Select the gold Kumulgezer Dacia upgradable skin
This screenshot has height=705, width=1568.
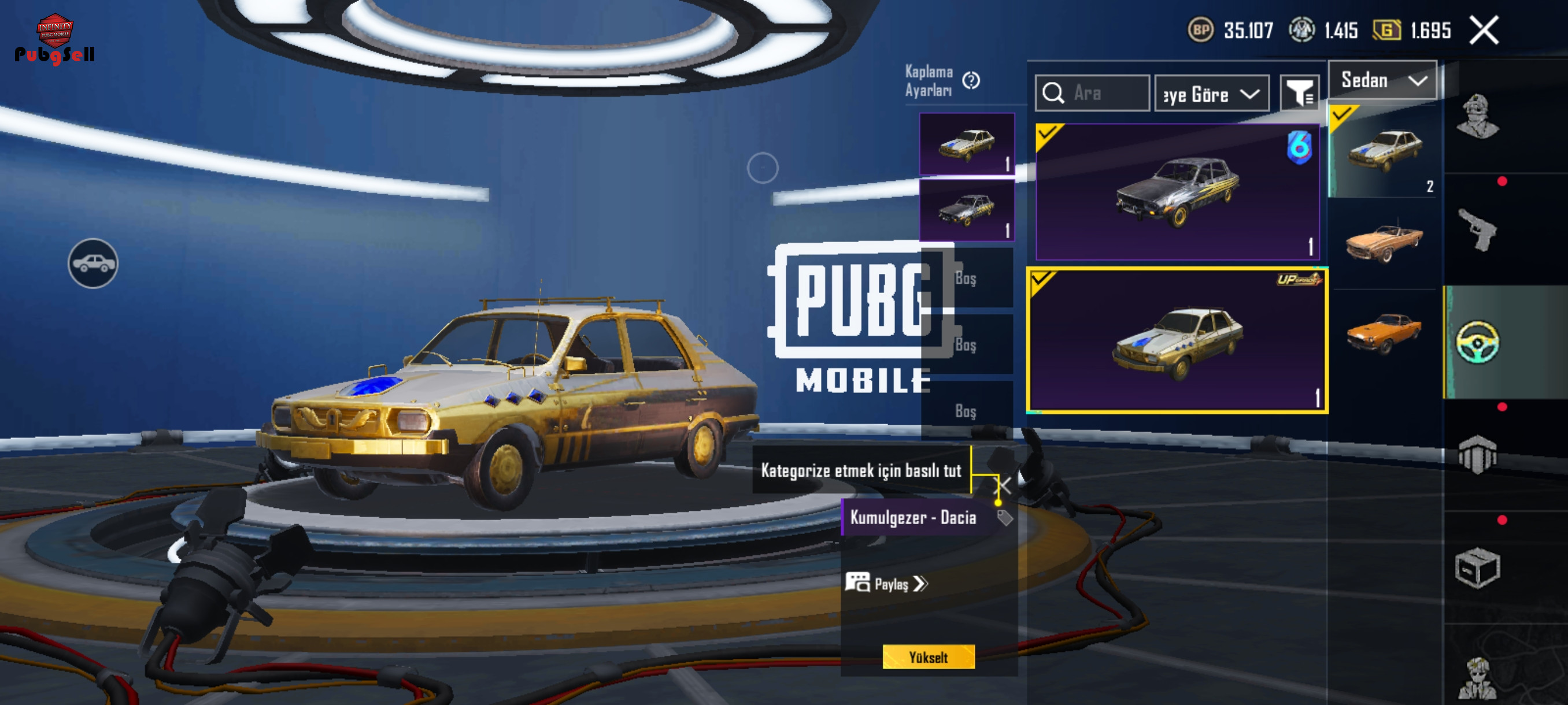(1177, 340)
